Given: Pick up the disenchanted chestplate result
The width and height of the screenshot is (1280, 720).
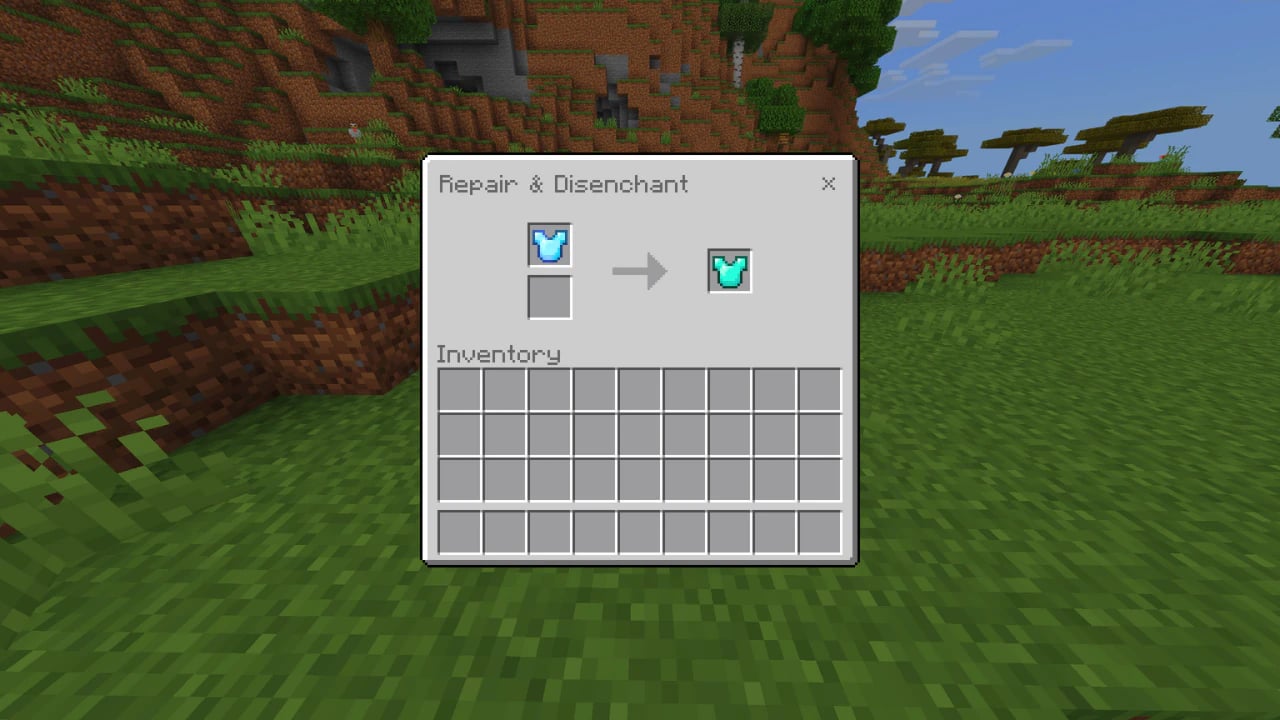Looking at the screenshot, I should click(x=728, y=270).
